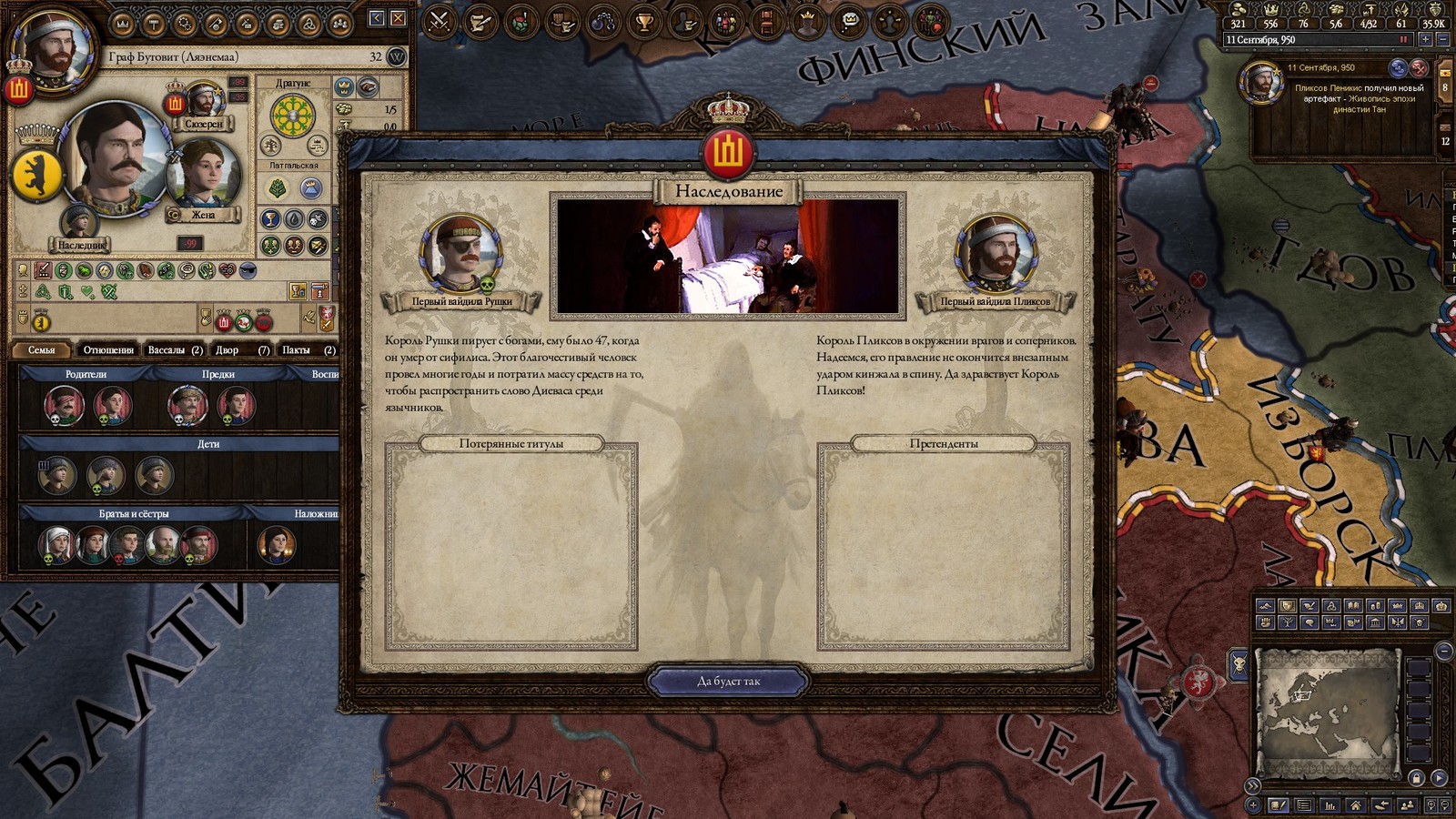Go back using the blue arrow button
This screenshot has height=819, width=1456.
377,18
